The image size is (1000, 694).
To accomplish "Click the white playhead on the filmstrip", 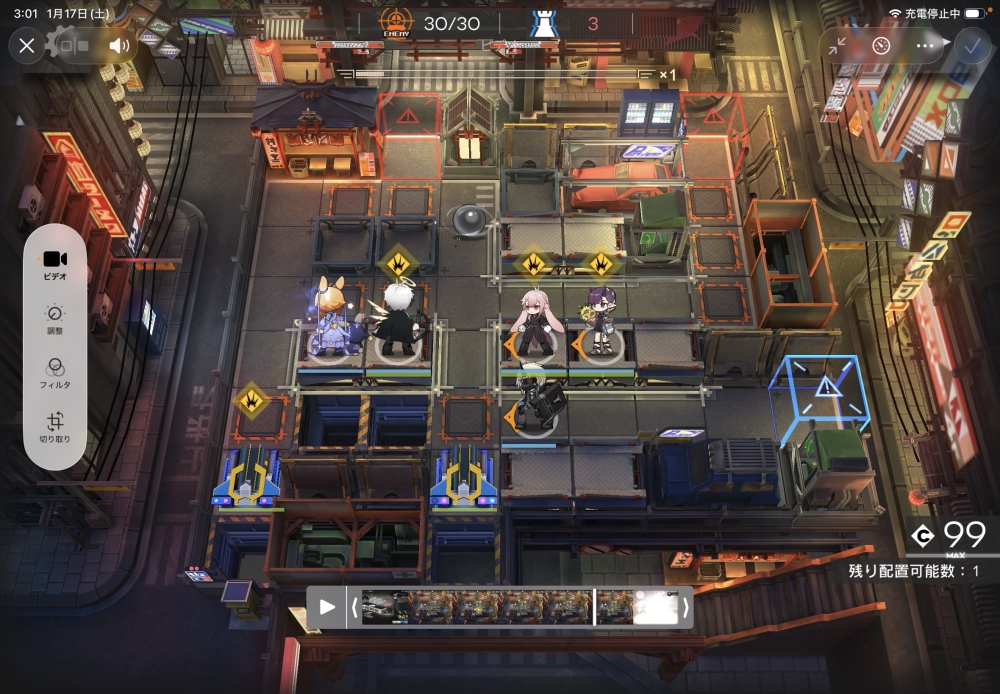I will pyautogui.click(x=595, y=607).
